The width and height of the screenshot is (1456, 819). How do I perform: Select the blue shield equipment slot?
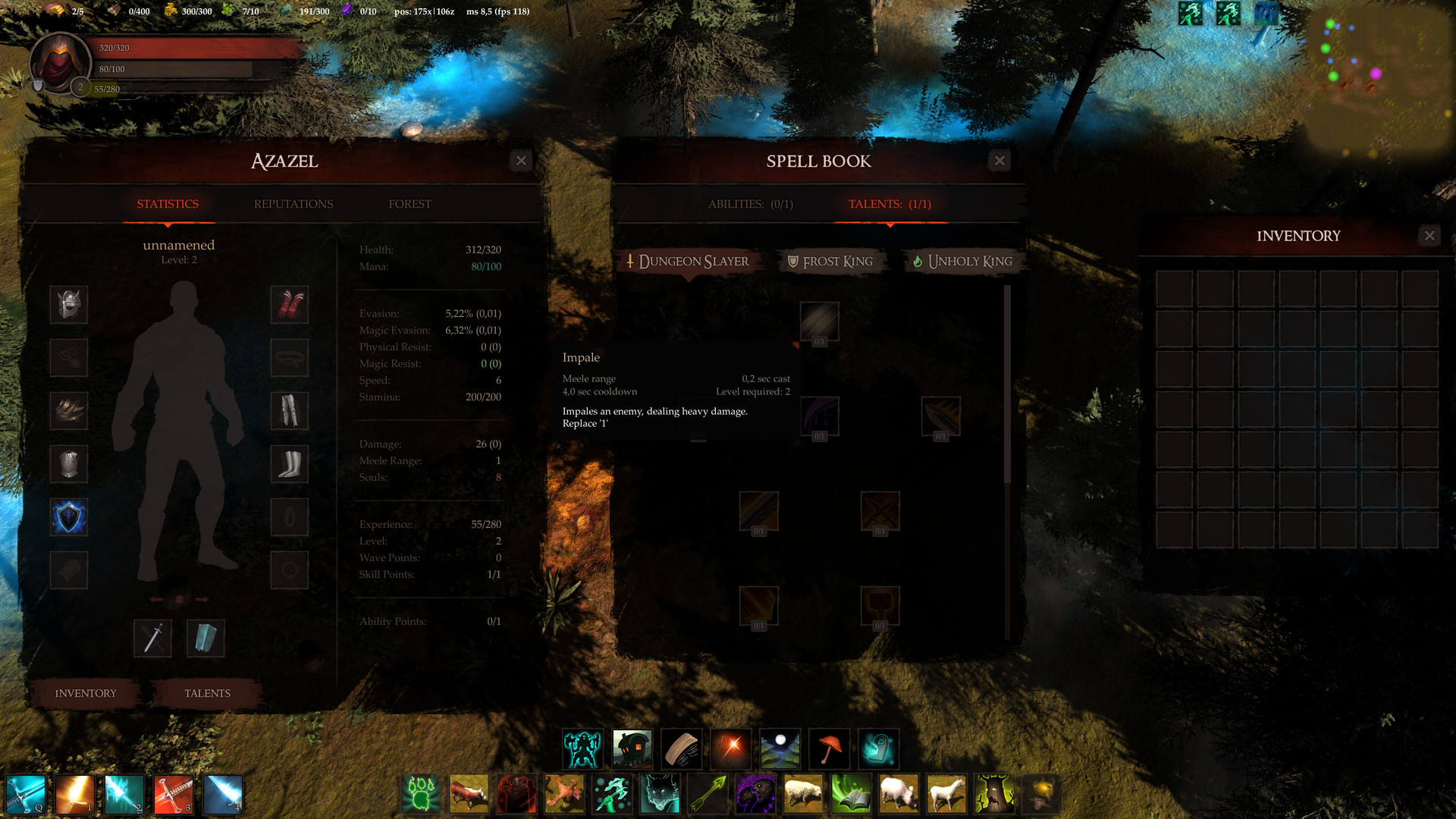[x=69, y=516]
